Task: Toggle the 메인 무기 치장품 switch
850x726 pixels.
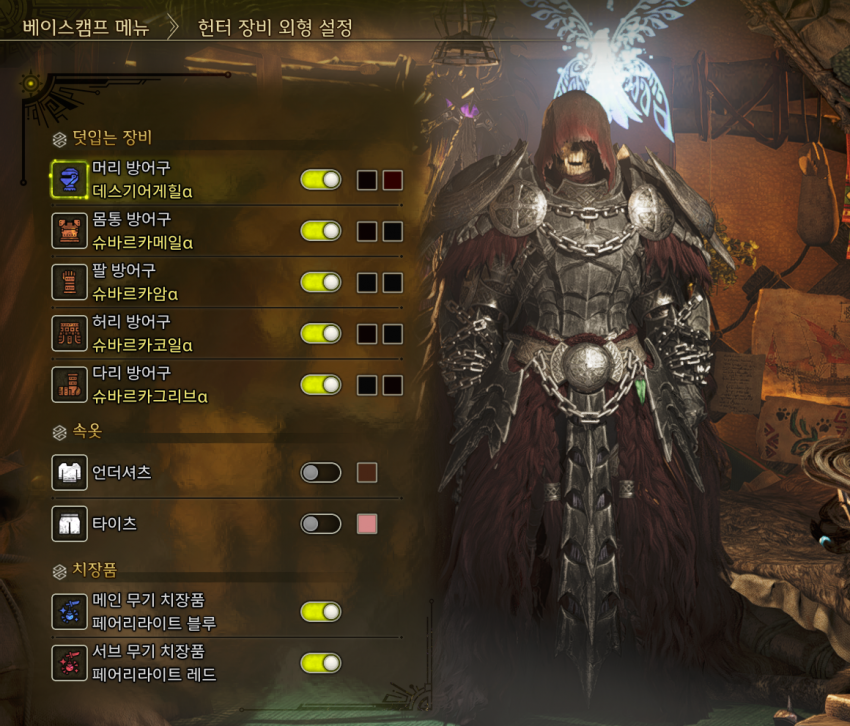Action: pyautogui.click(x=321, y=612)
